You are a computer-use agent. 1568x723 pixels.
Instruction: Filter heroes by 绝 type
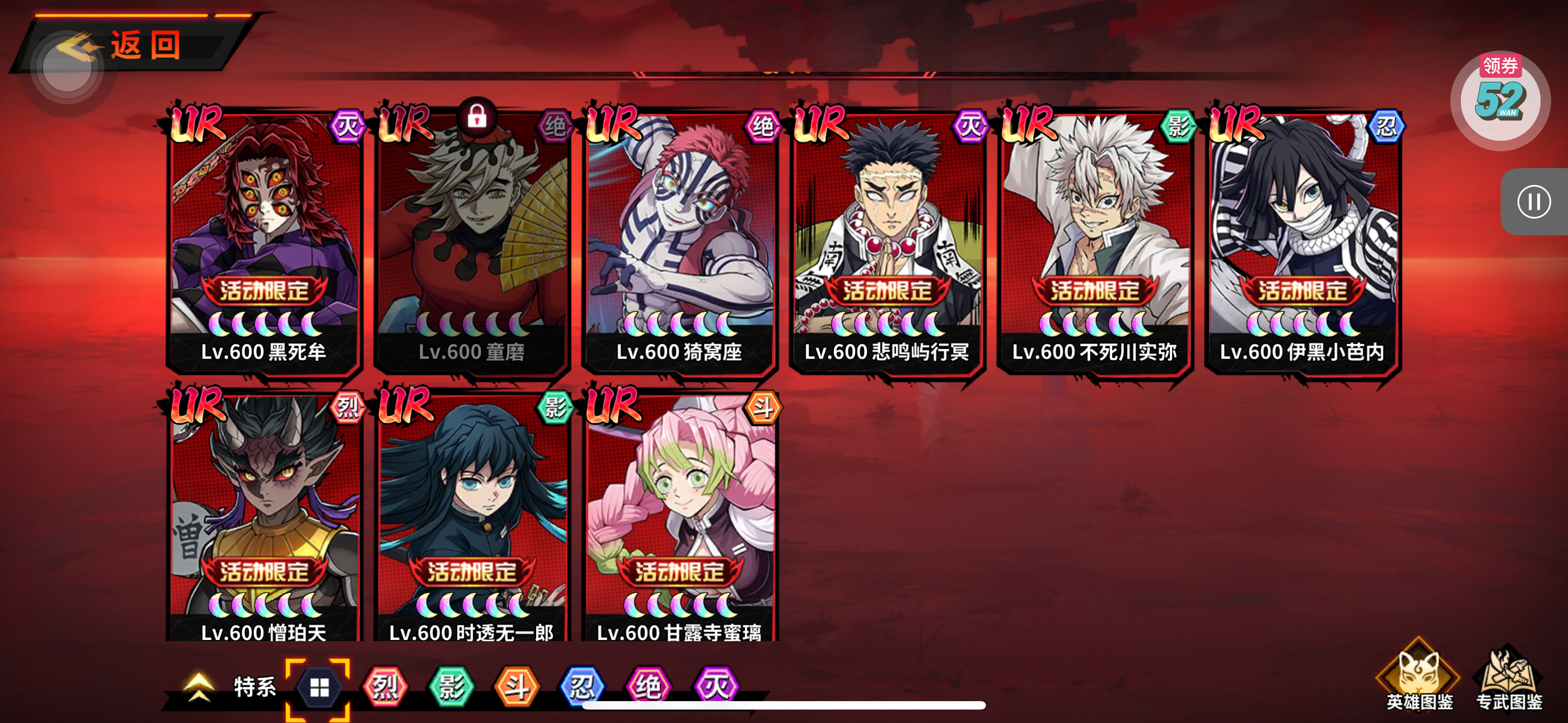click(x=648, y=688)
